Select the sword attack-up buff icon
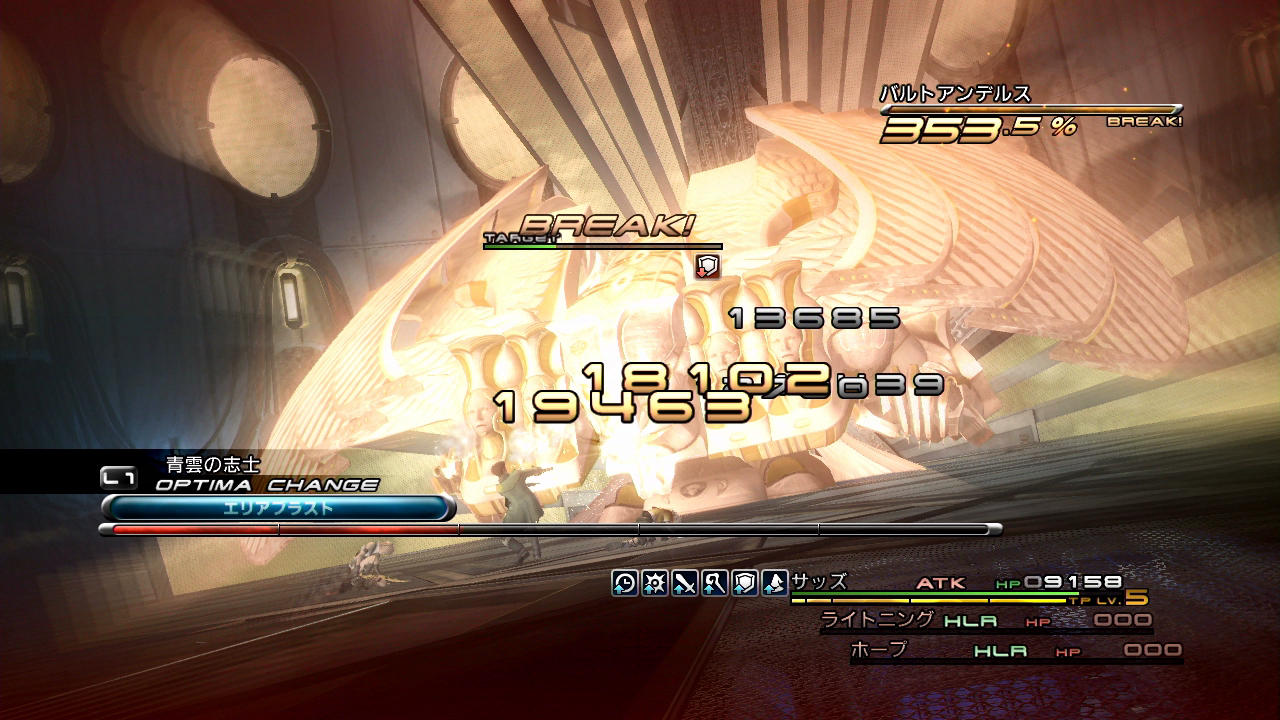 (685, 582)
